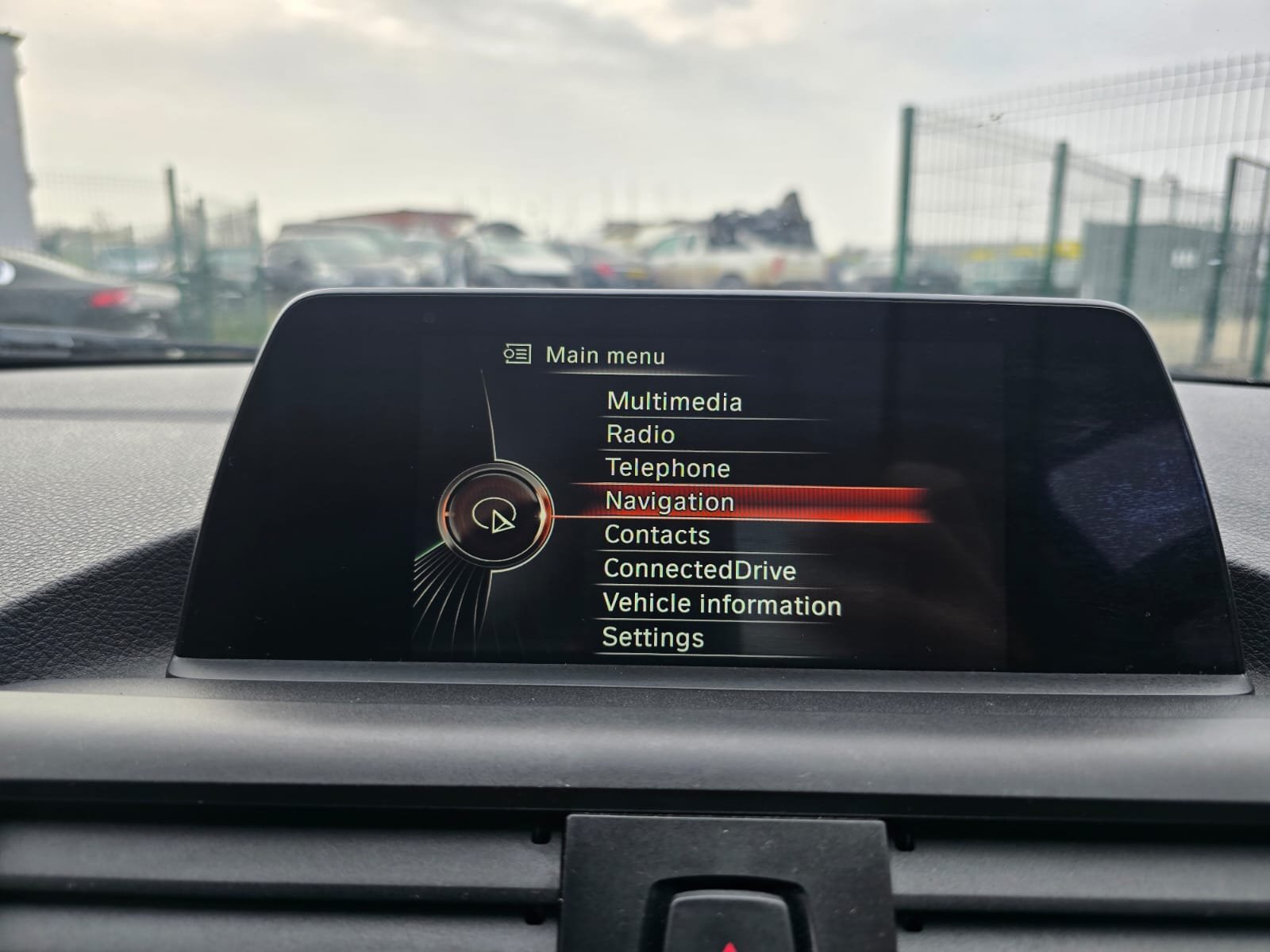Click the round navigation arrow icon
Image resolution: width=1270 pixels, height=952 pixels.
pyautogui.click(x=495, y=516)
